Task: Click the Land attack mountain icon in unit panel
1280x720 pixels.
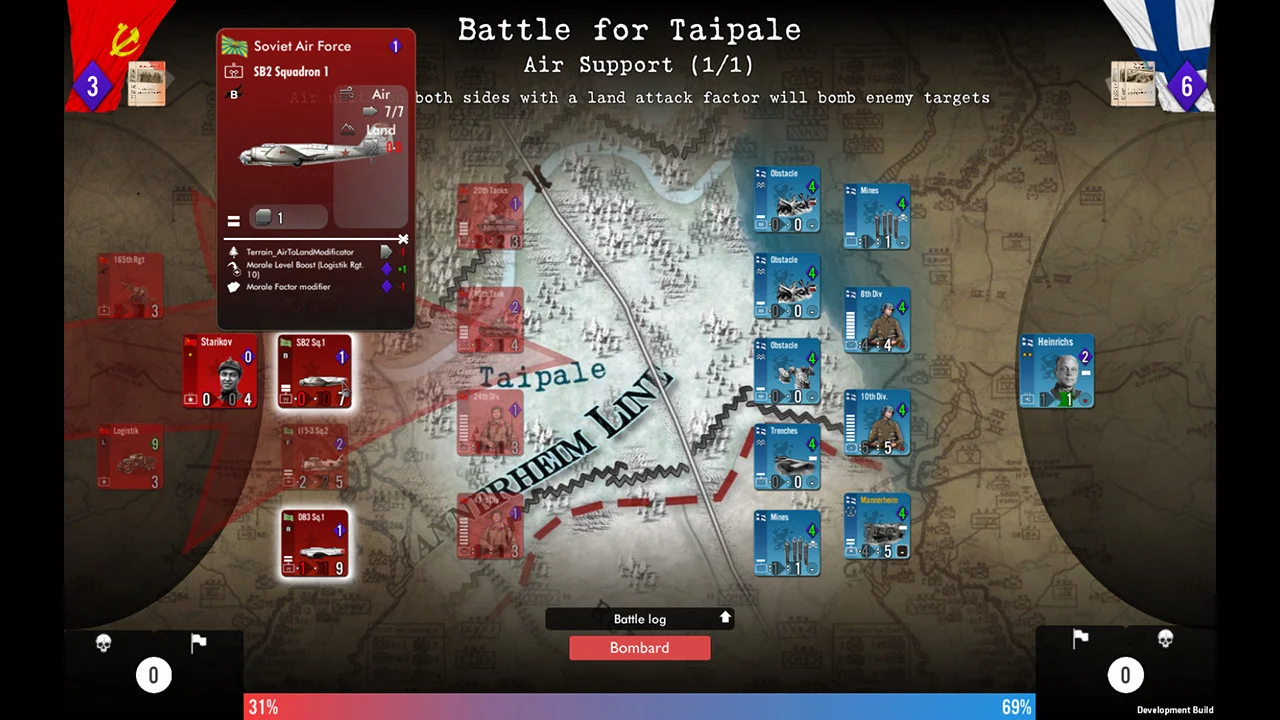Action: [347, 130]
